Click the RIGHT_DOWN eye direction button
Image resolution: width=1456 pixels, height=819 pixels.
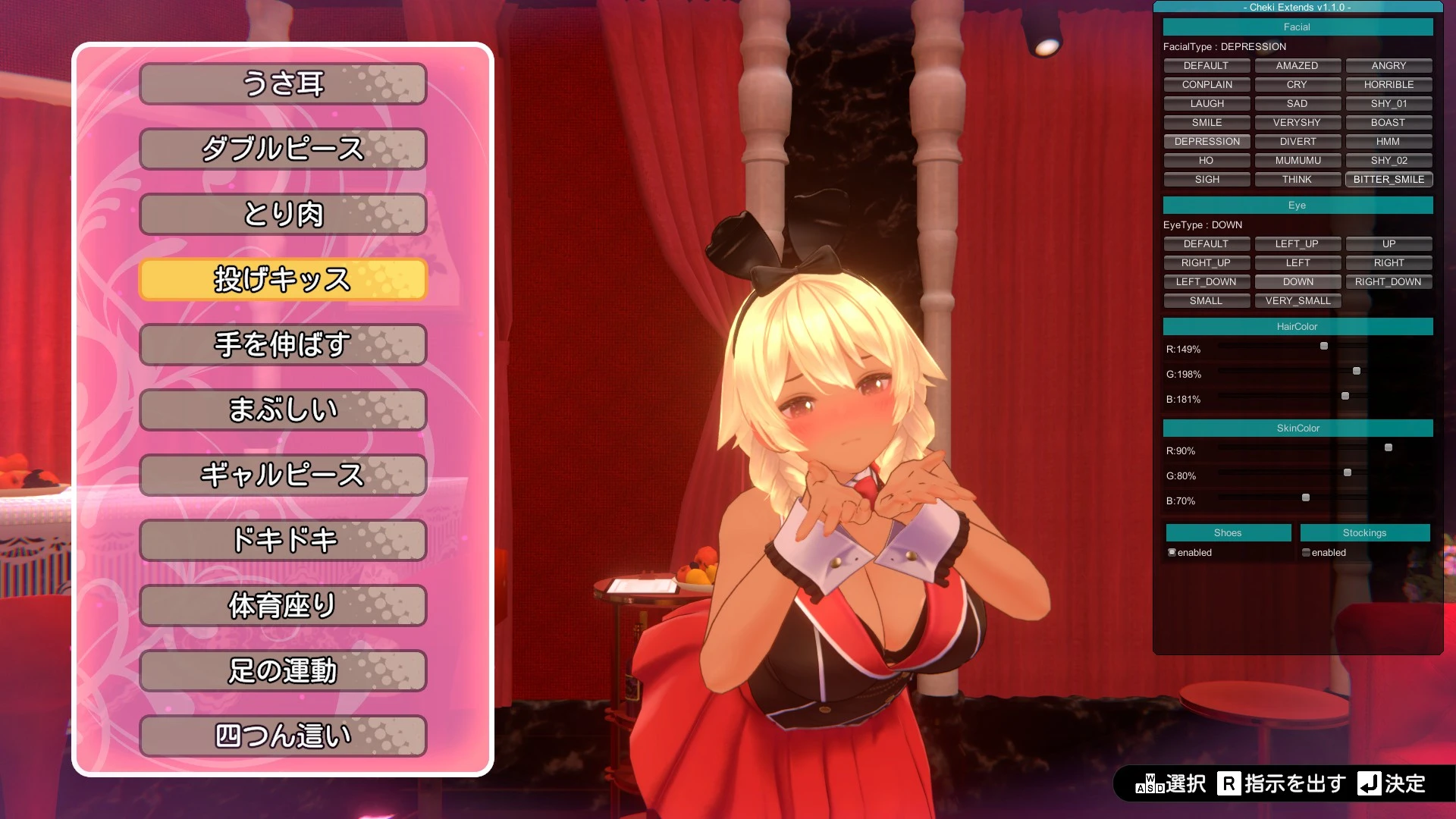(1388, 281)
